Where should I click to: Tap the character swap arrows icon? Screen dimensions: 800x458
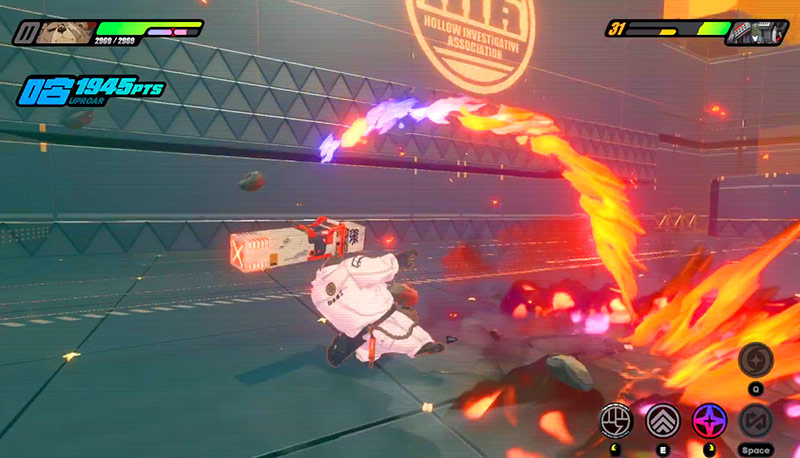coord(755,422)
